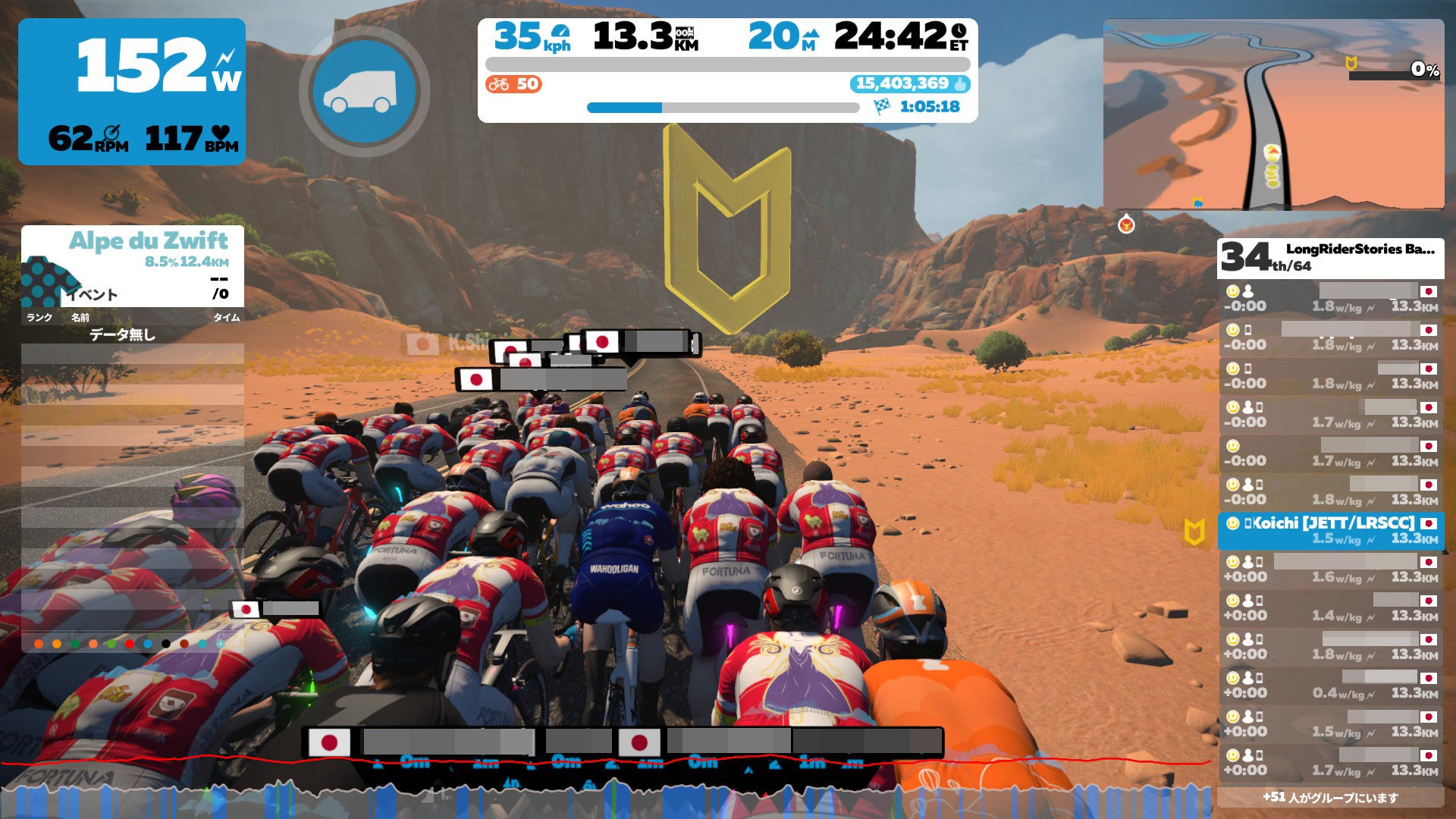
Task: Select the rider row showing 0.4 w/kg
Action: coord(1330,686)
